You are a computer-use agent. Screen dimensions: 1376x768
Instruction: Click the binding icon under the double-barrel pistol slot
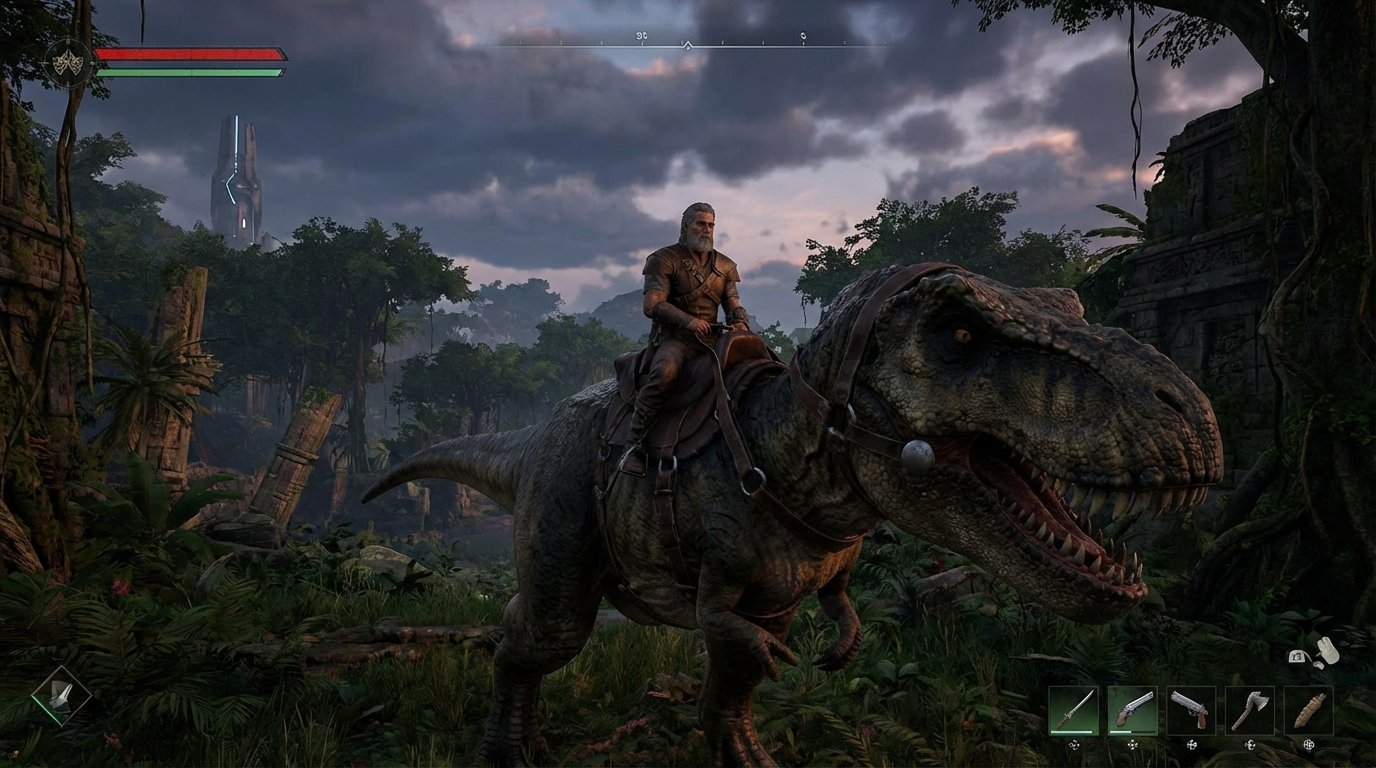point(1132,745)
